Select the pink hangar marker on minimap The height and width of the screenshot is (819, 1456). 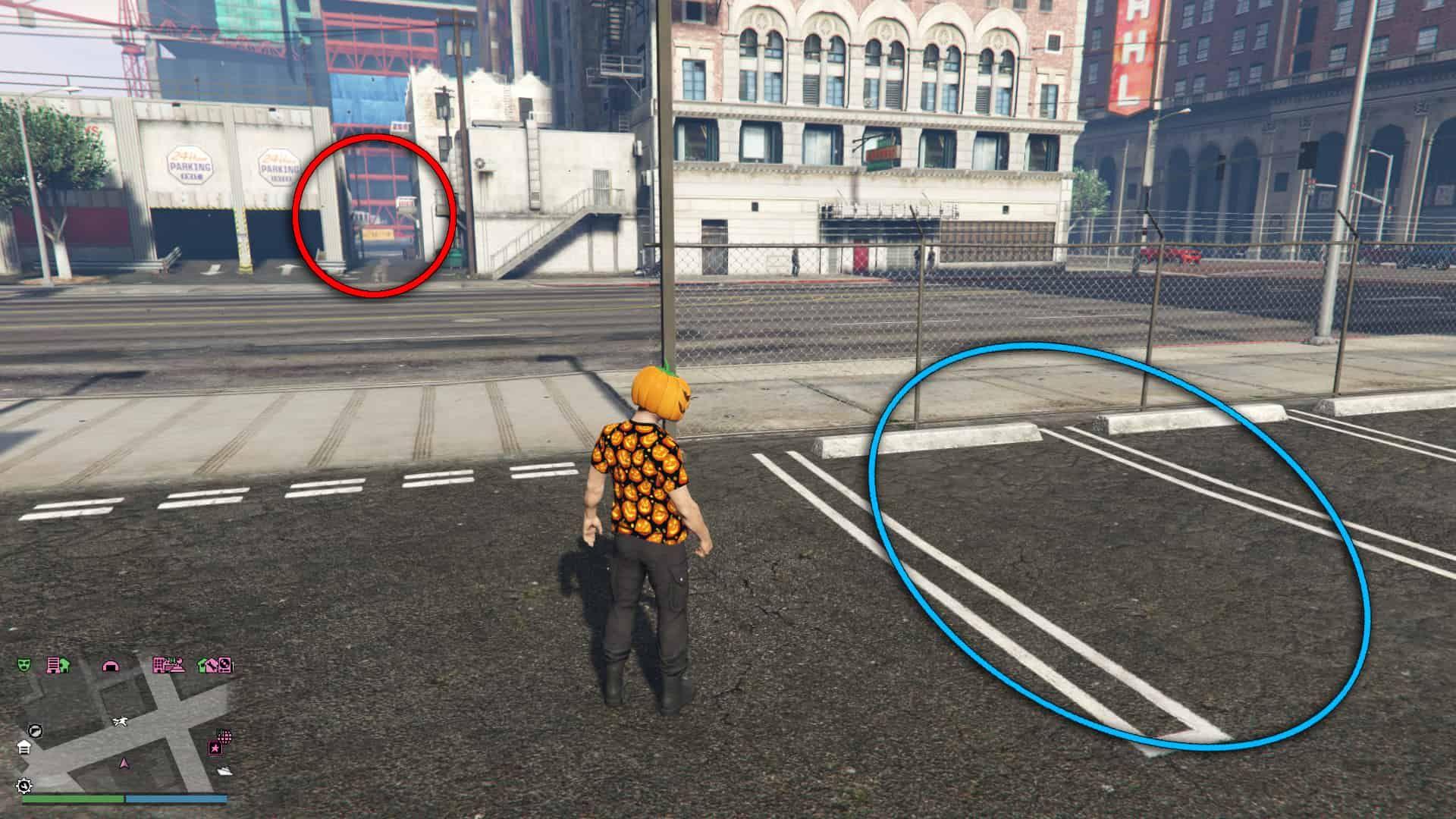coord(111,666)
